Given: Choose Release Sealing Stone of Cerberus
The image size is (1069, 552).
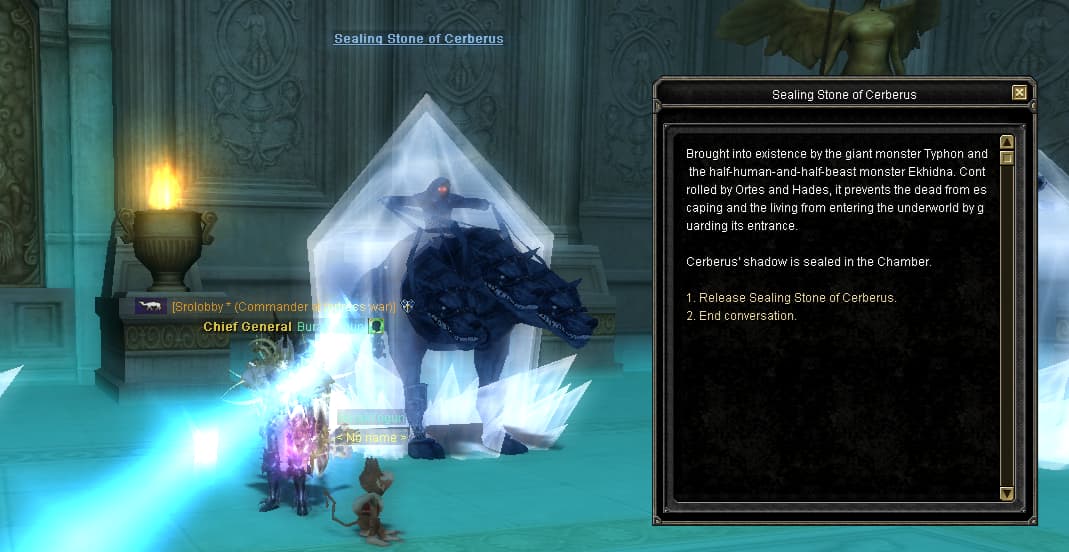Looking at the screenshot, I should (x=791, y=298).
